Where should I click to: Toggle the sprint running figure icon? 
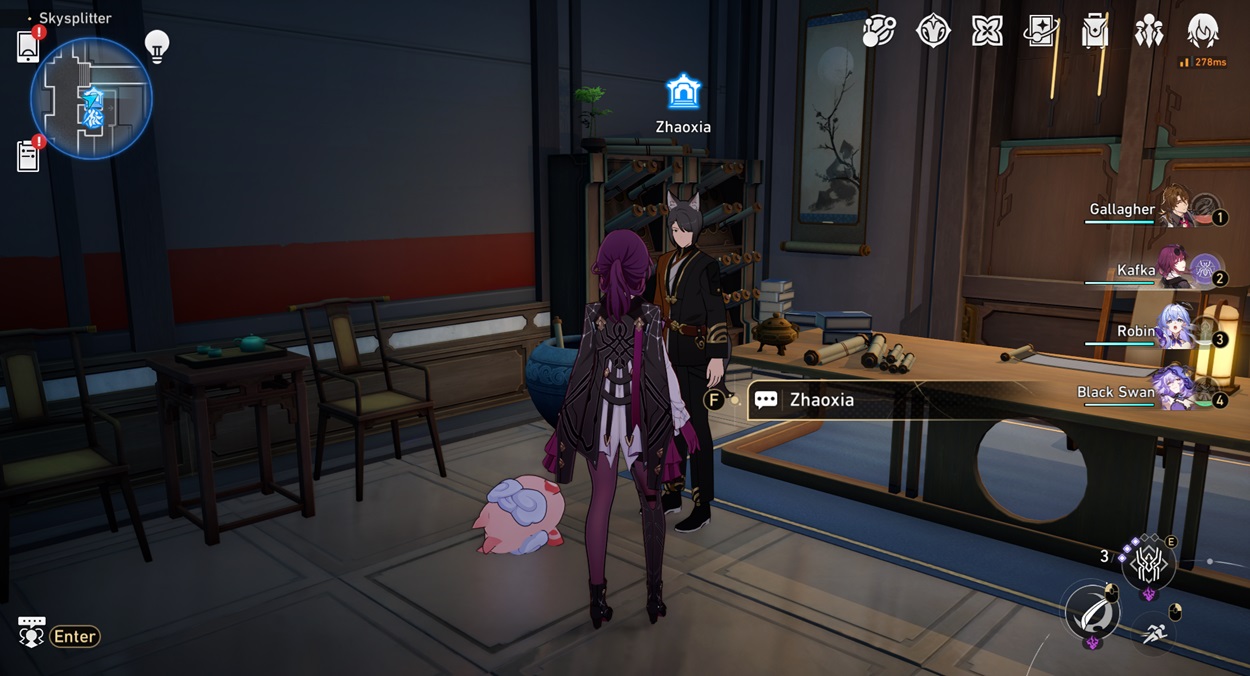click(1155, 634)
